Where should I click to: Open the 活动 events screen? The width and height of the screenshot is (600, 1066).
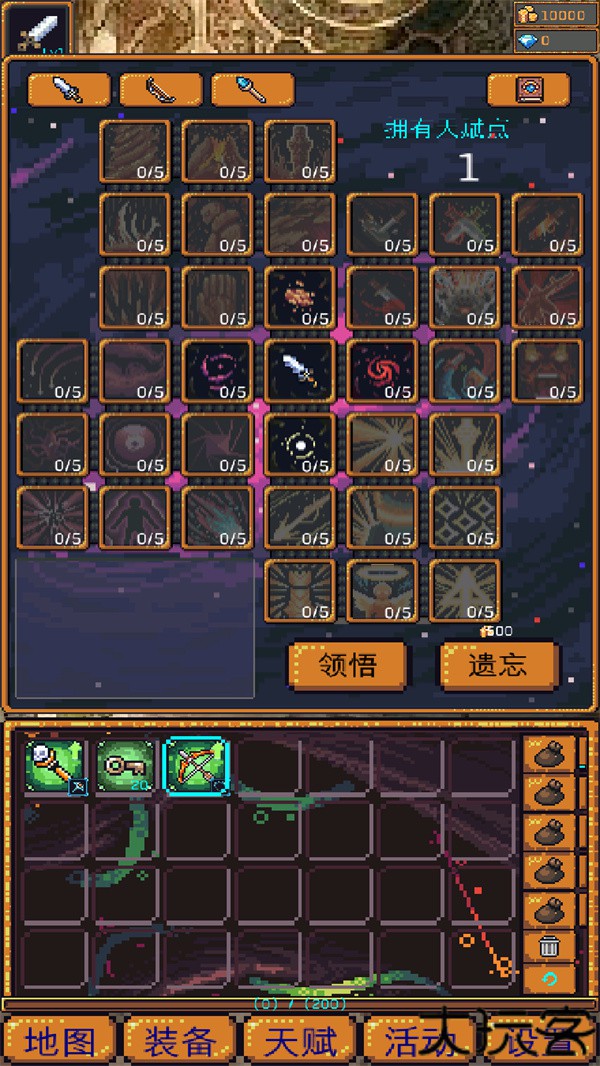[420, 1041]
